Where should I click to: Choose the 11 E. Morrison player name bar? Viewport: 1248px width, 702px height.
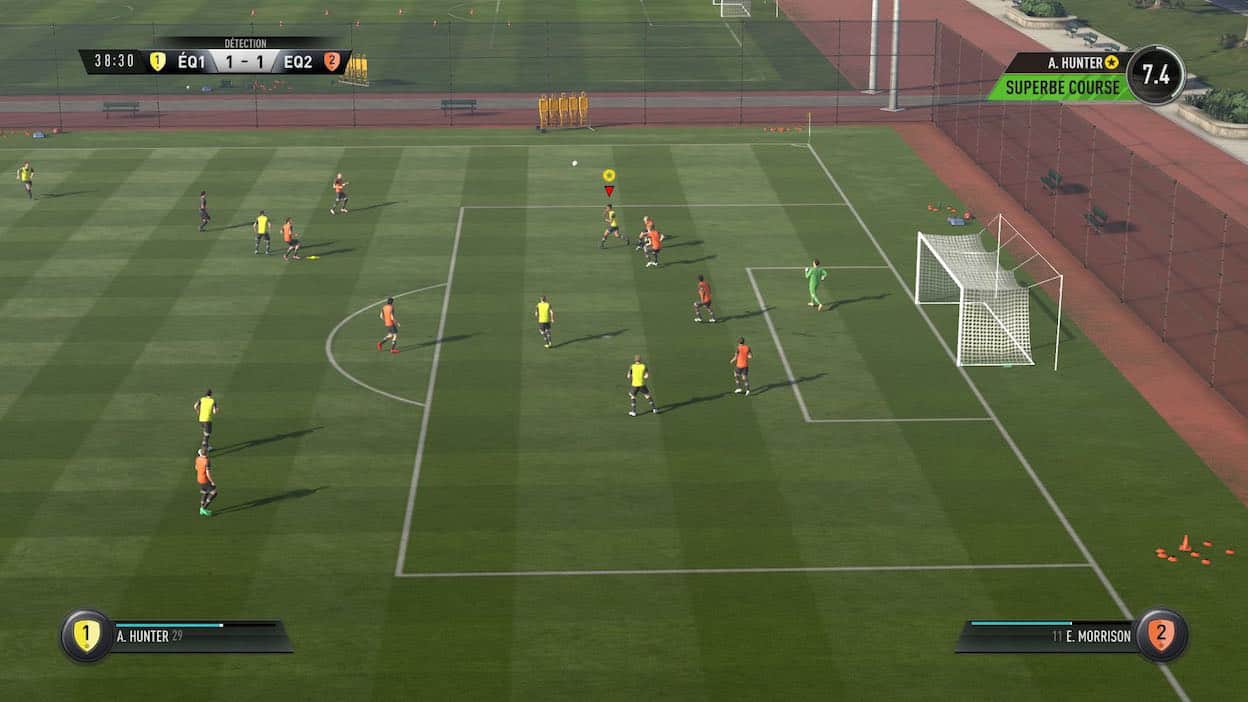click(x=1048, y=636)
